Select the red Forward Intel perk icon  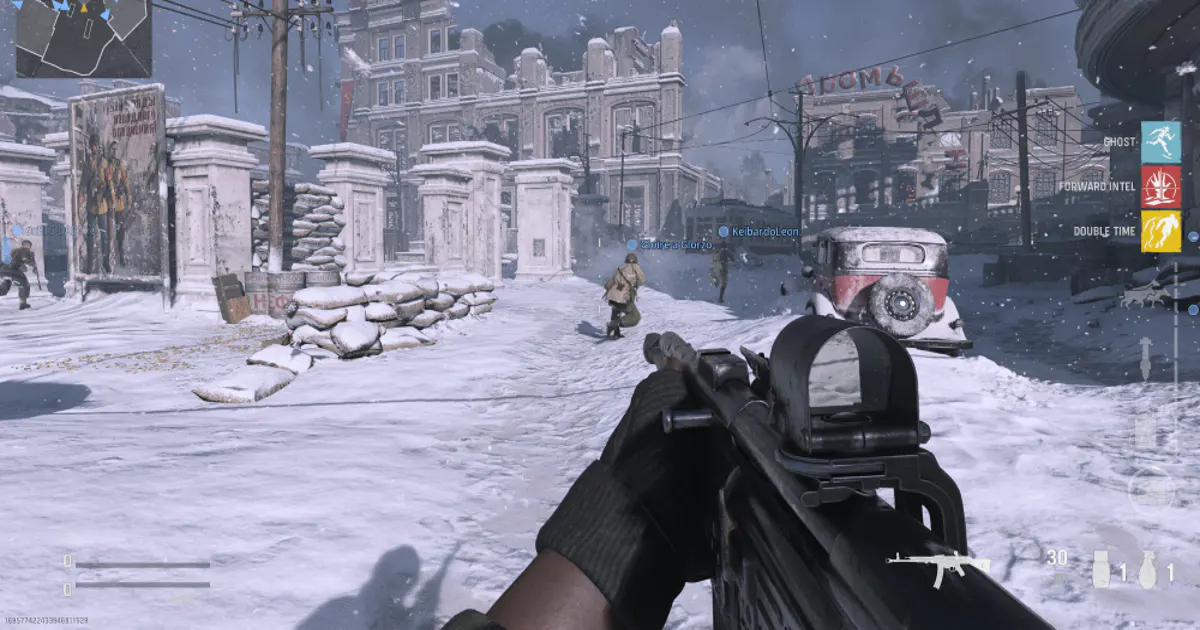pyautogui.click(x=1161, y=187)
